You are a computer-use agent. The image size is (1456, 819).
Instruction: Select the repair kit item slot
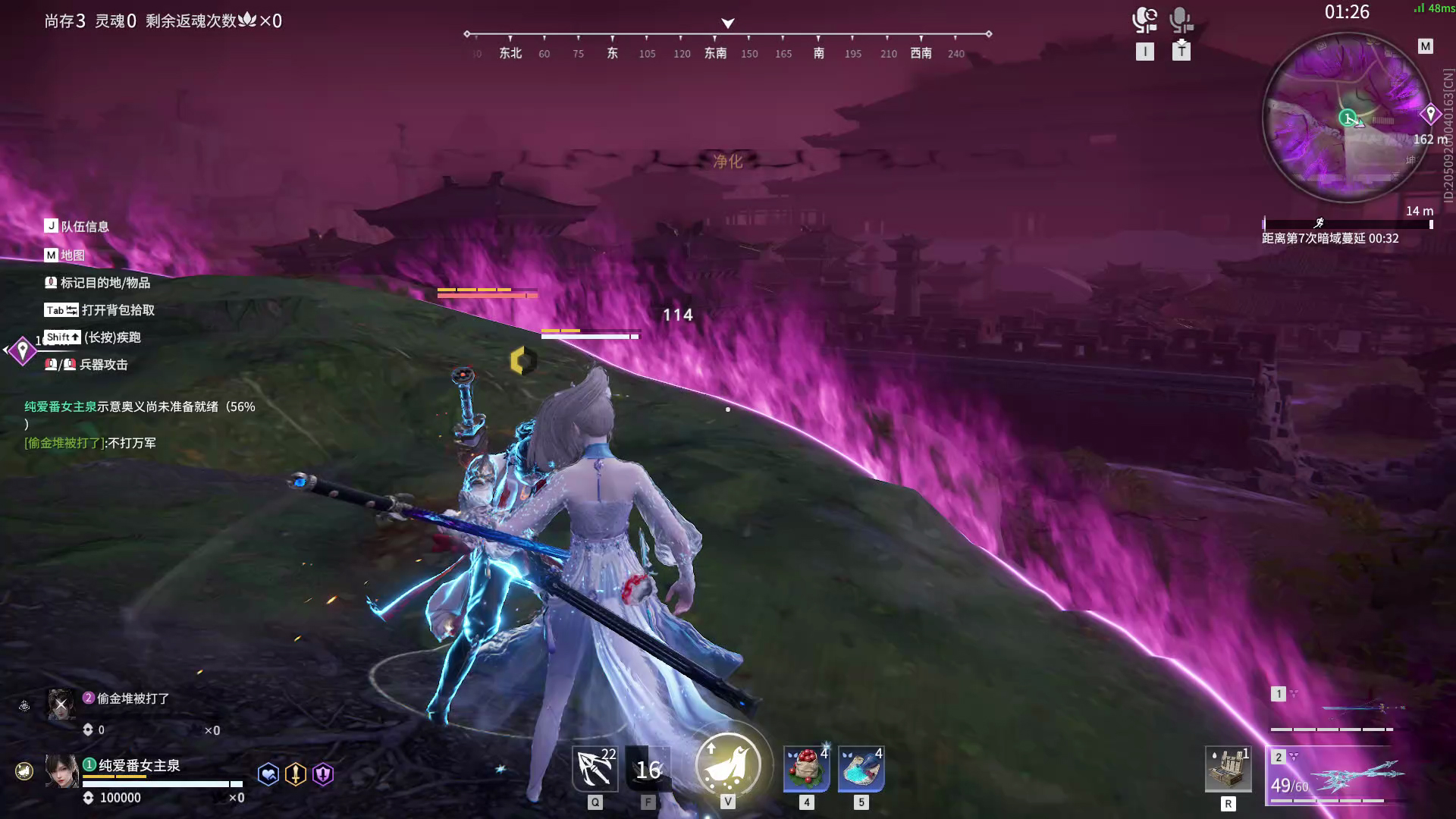tap(1228, 769)
